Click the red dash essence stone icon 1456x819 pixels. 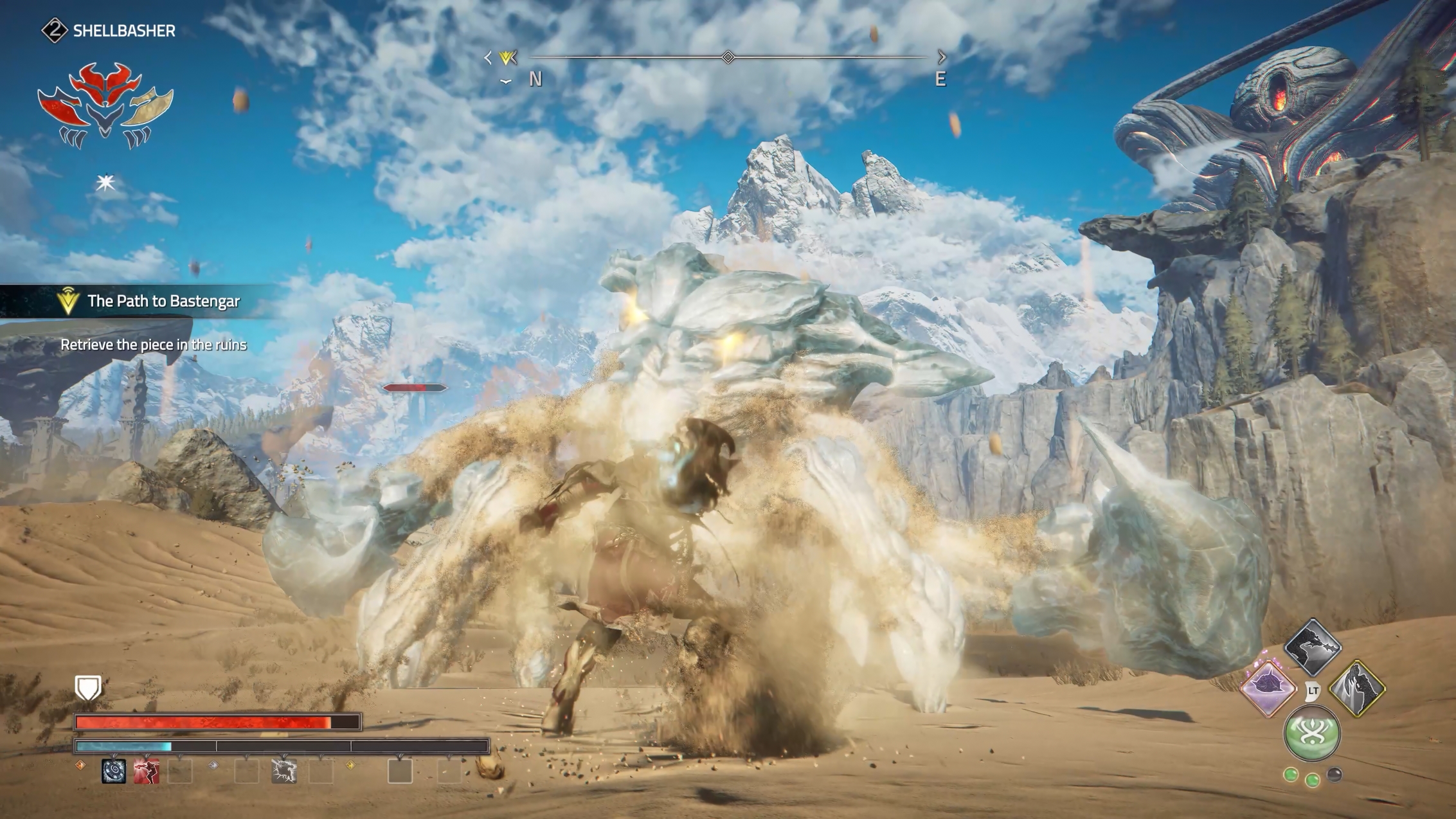click(x=147, y=771)
